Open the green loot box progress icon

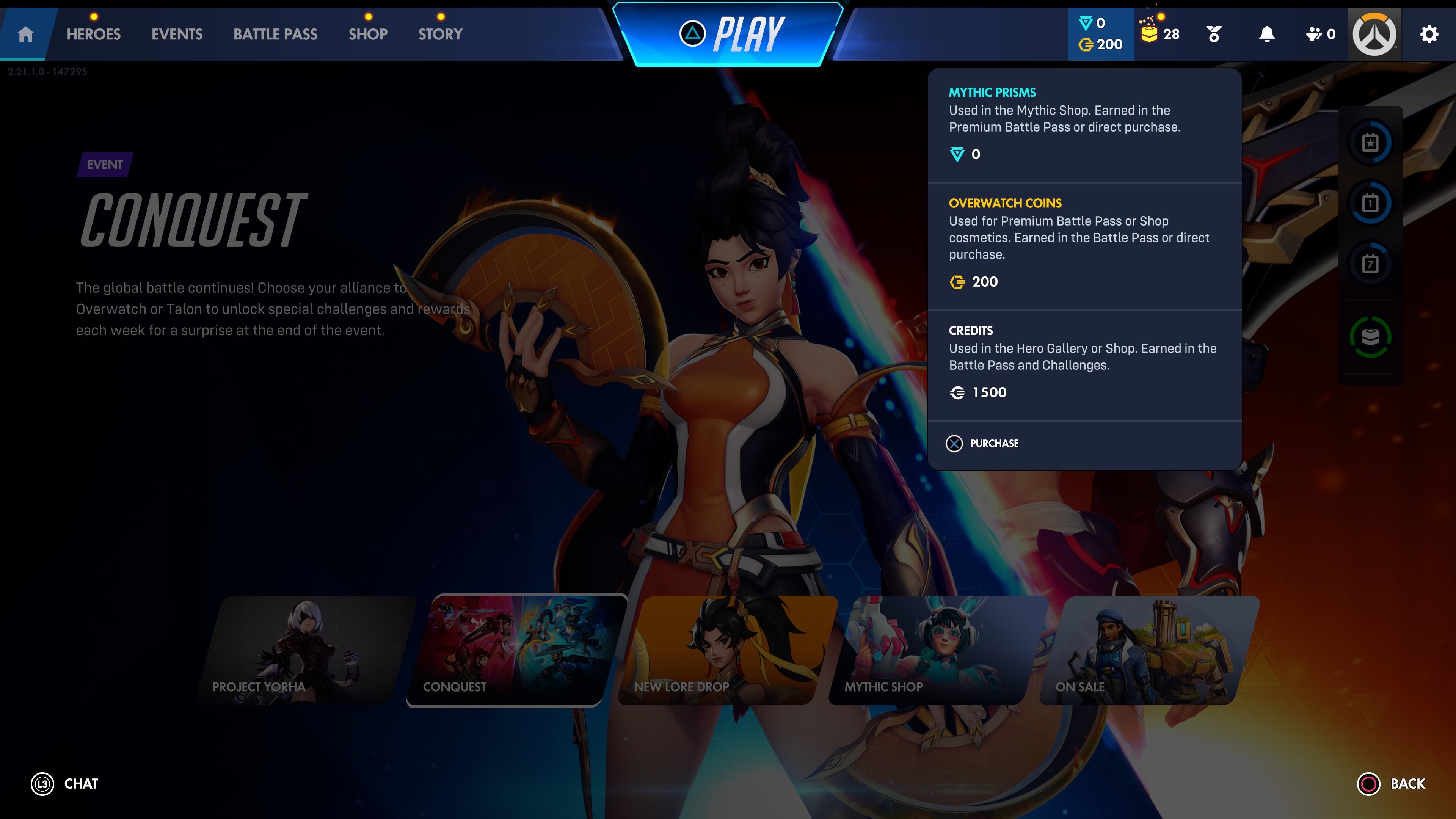1370,337
